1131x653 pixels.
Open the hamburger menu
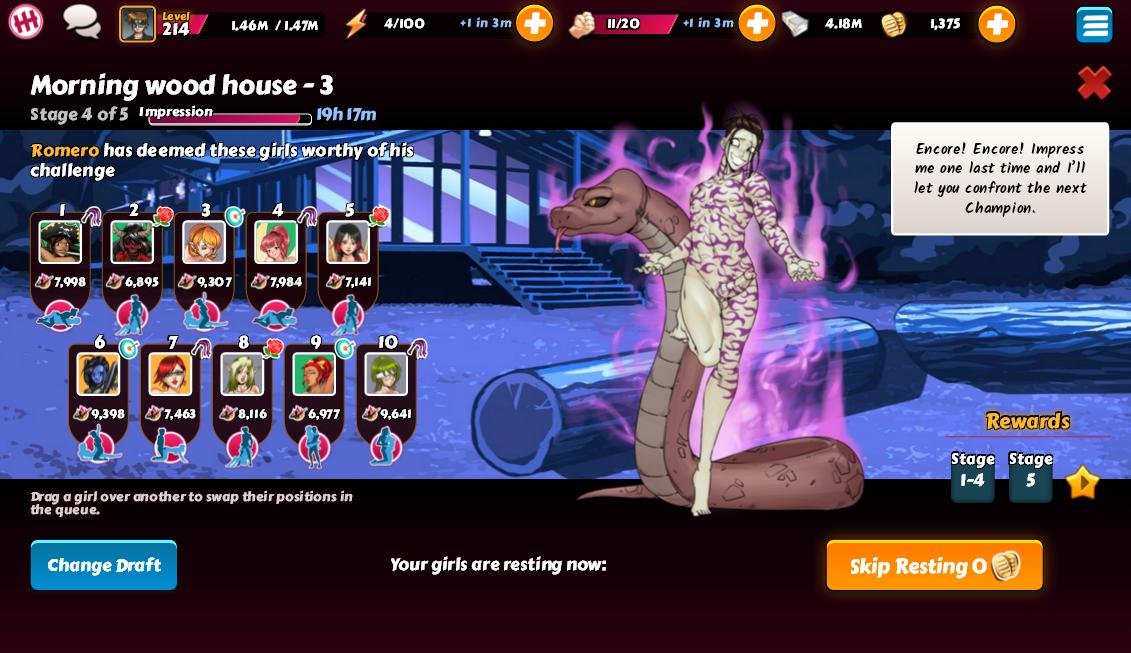[1094, 24]
